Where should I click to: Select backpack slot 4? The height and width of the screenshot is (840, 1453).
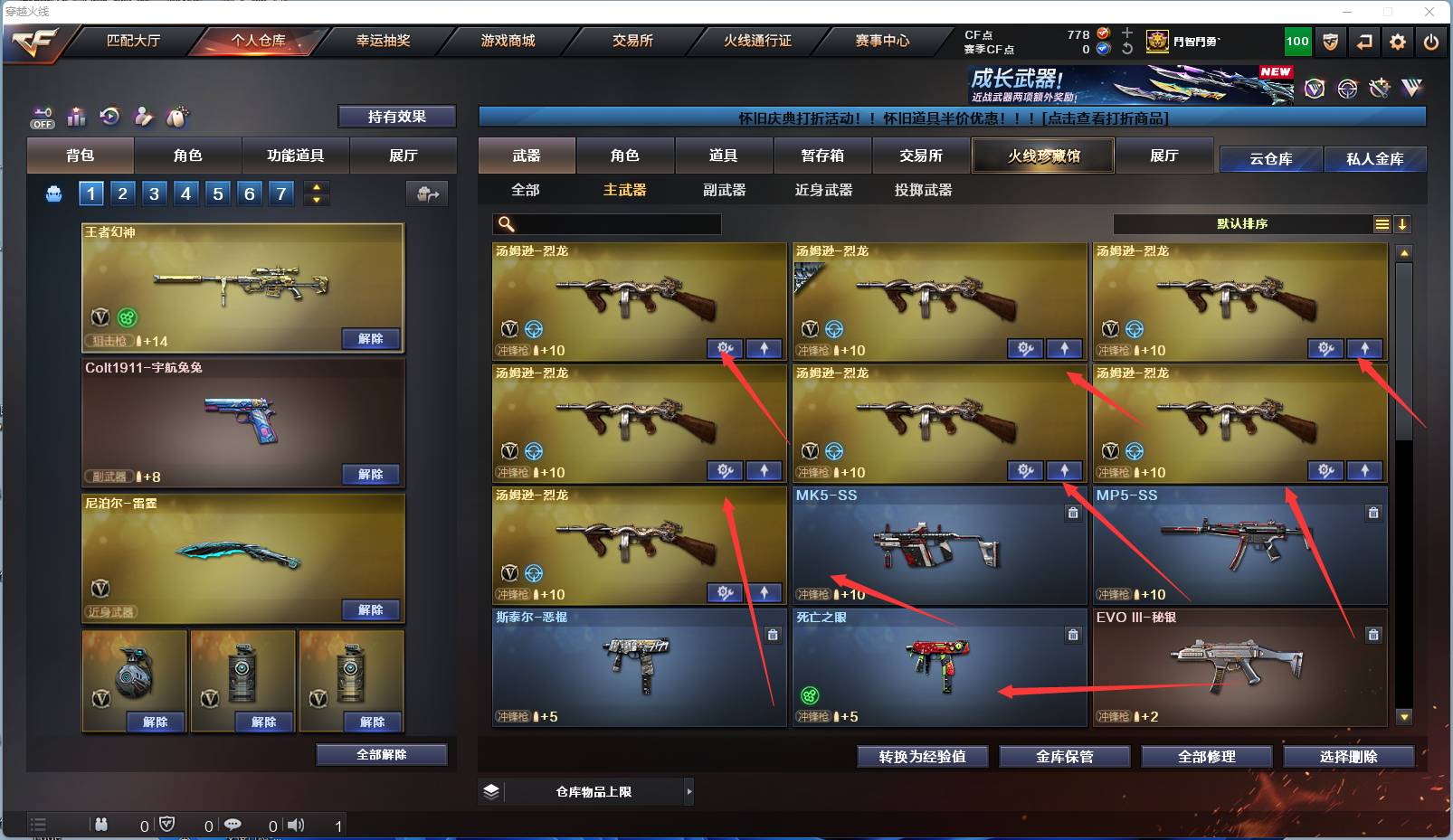(185, 193)
